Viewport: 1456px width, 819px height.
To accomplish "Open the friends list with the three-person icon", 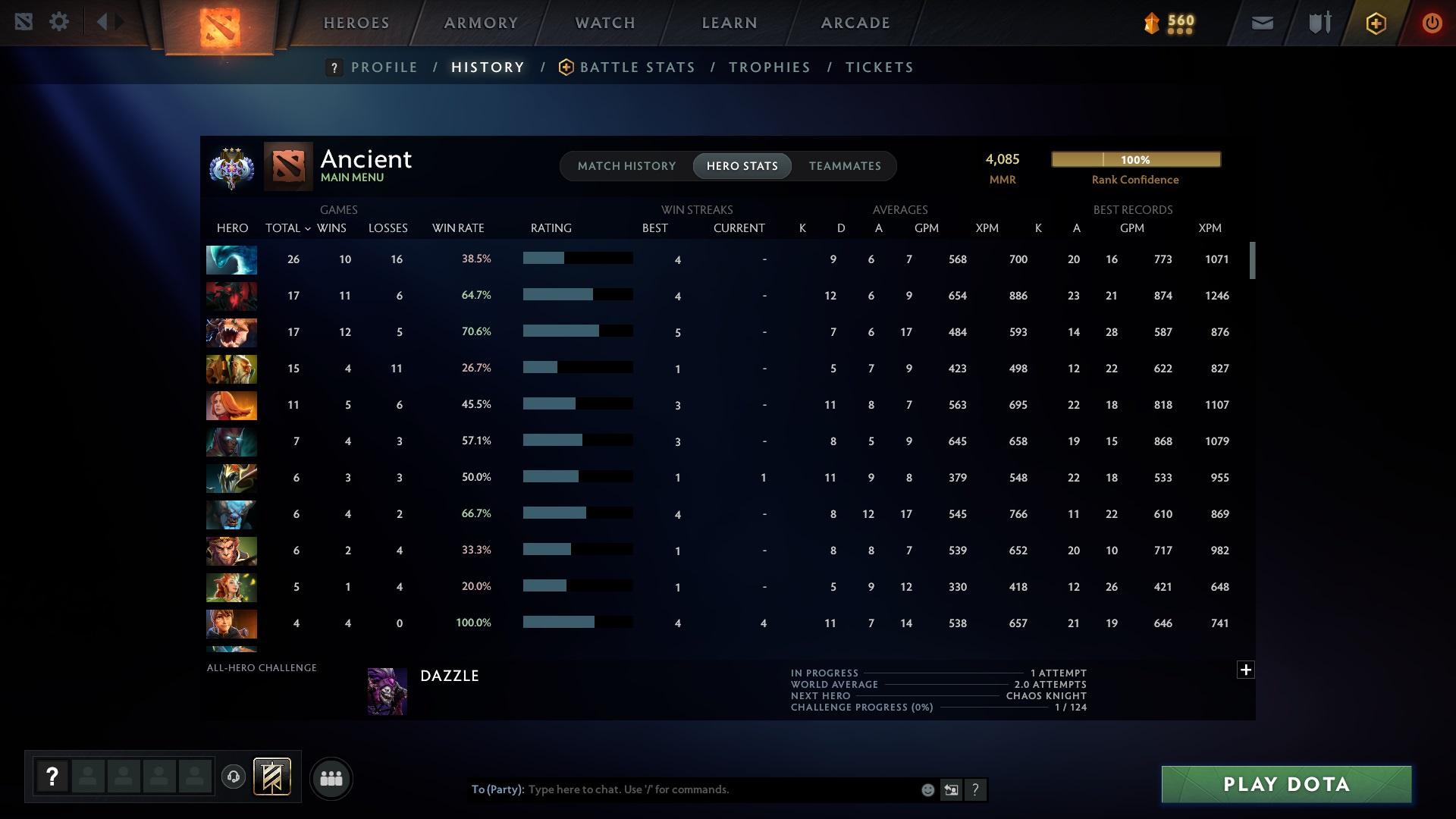I will [330, 778].
